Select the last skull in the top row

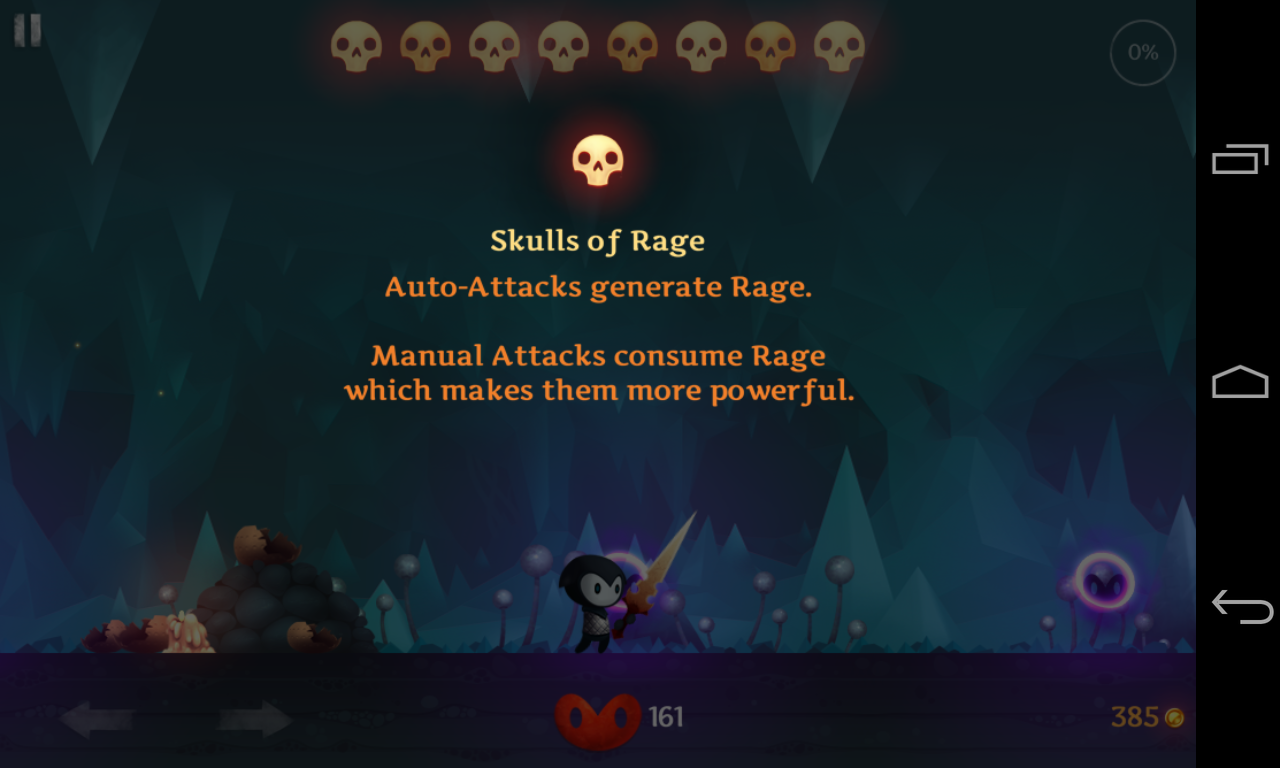[x=836, y=44]
